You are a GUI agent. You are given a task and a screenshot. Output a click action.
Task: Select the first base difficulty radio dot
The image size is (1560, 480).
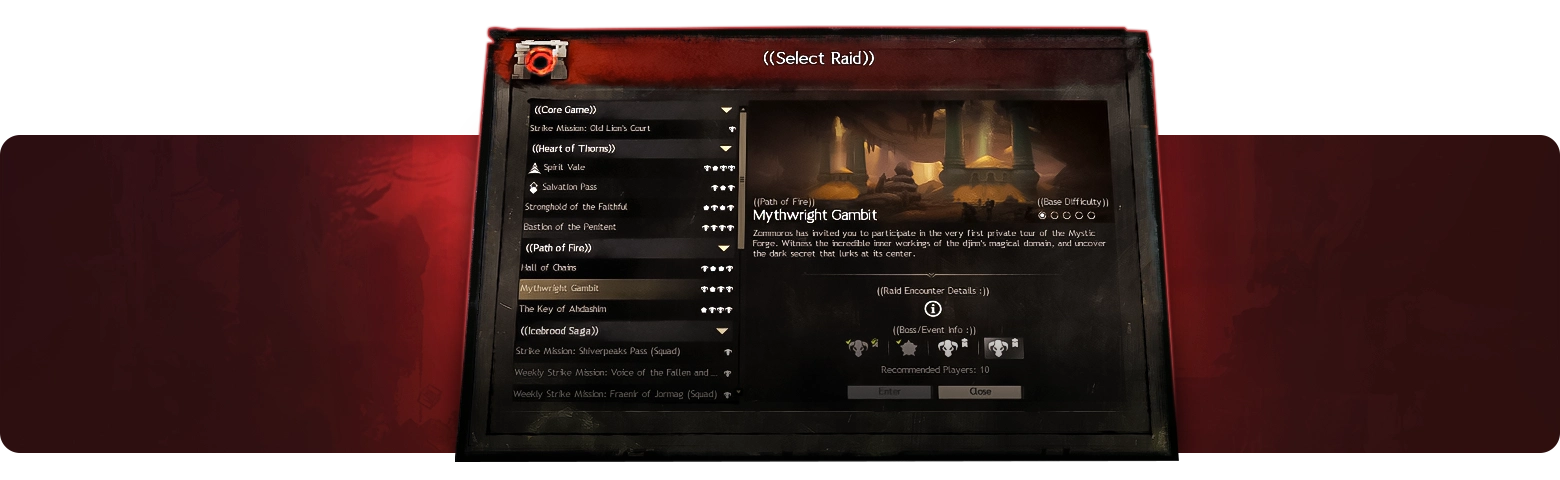coord(1043,215)
